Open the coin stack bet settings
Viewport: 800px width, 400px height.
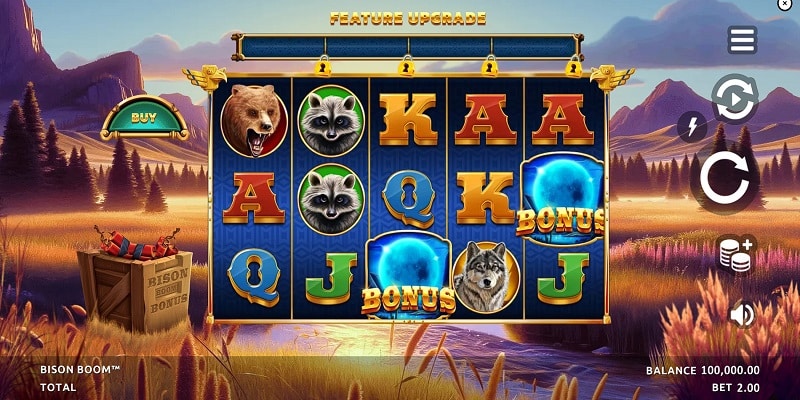737,254
